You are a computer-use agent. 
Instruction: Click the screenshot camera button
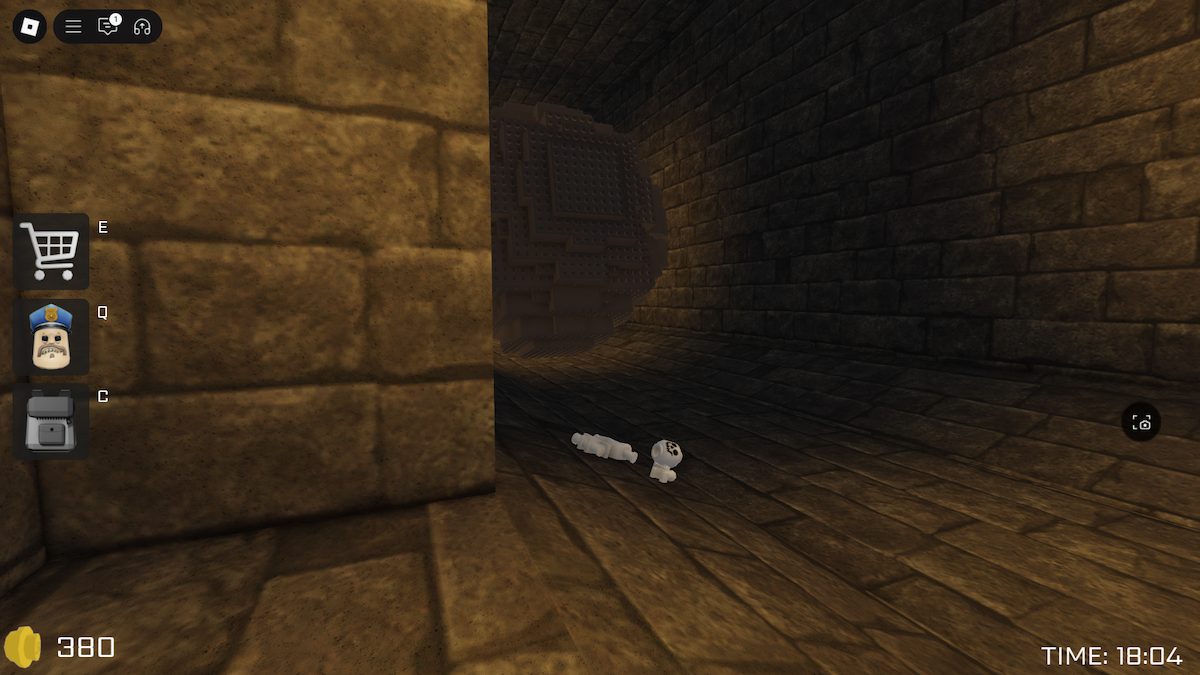1142,423
